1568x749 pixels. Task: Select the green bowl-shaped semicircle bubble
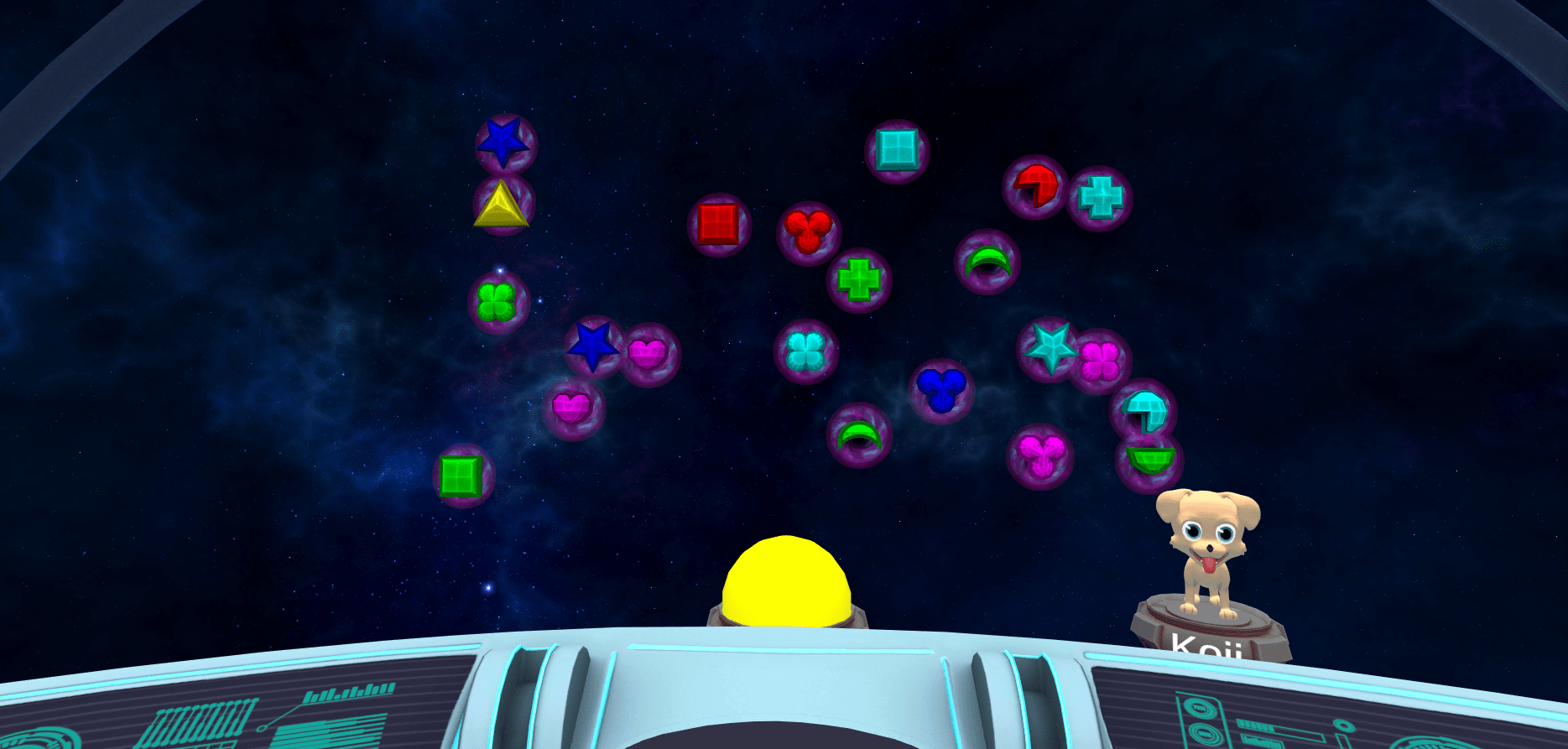click(1149, 460)
